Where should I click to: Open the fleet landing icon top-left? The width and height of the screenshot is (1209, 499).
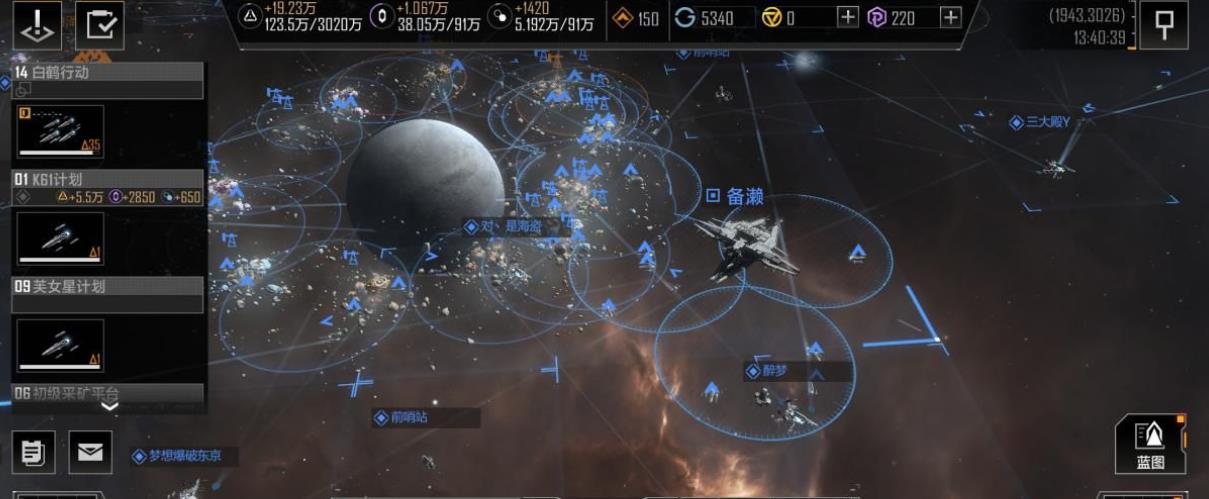37,25
